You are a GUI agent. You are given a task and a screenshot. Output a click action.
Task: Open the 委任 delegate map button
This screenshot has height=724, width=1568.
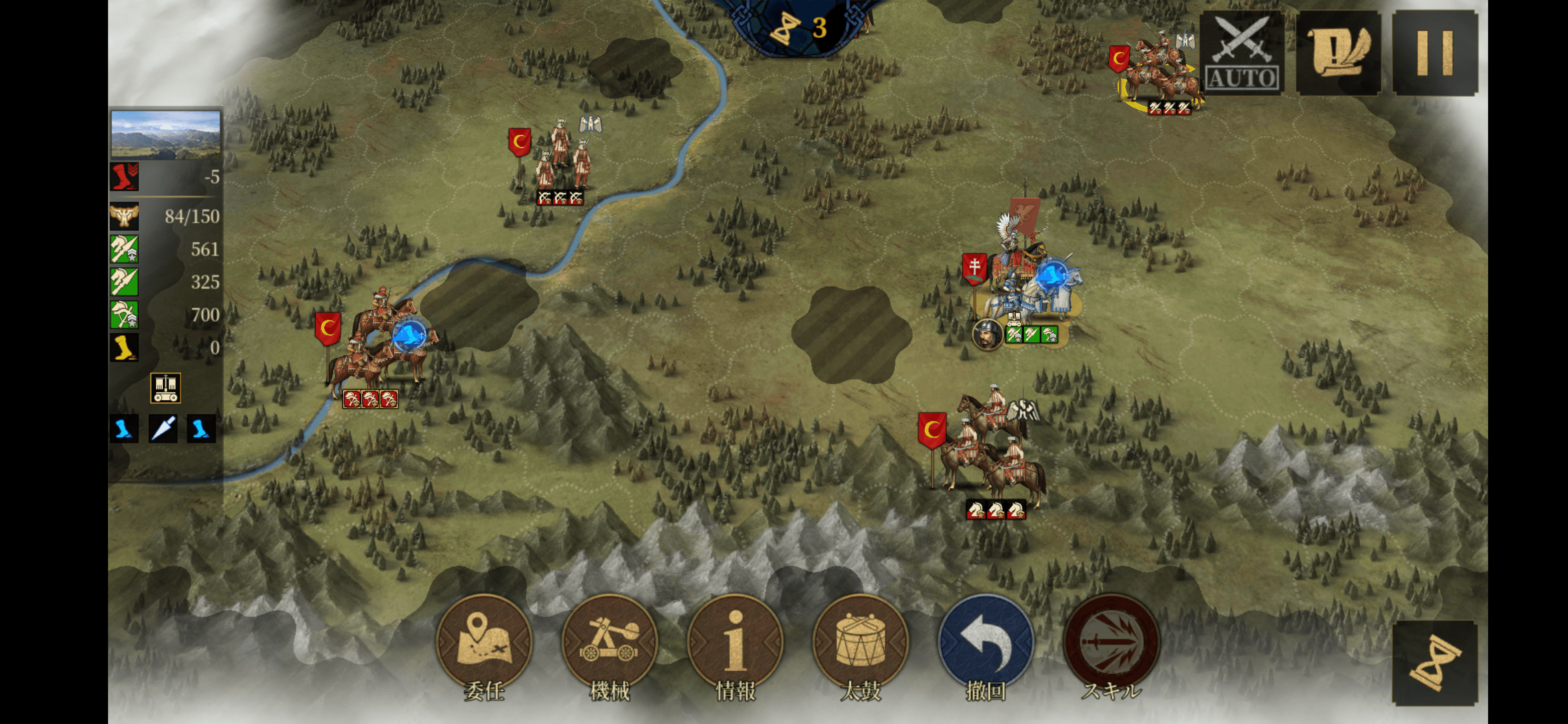[x=484, y=643]
